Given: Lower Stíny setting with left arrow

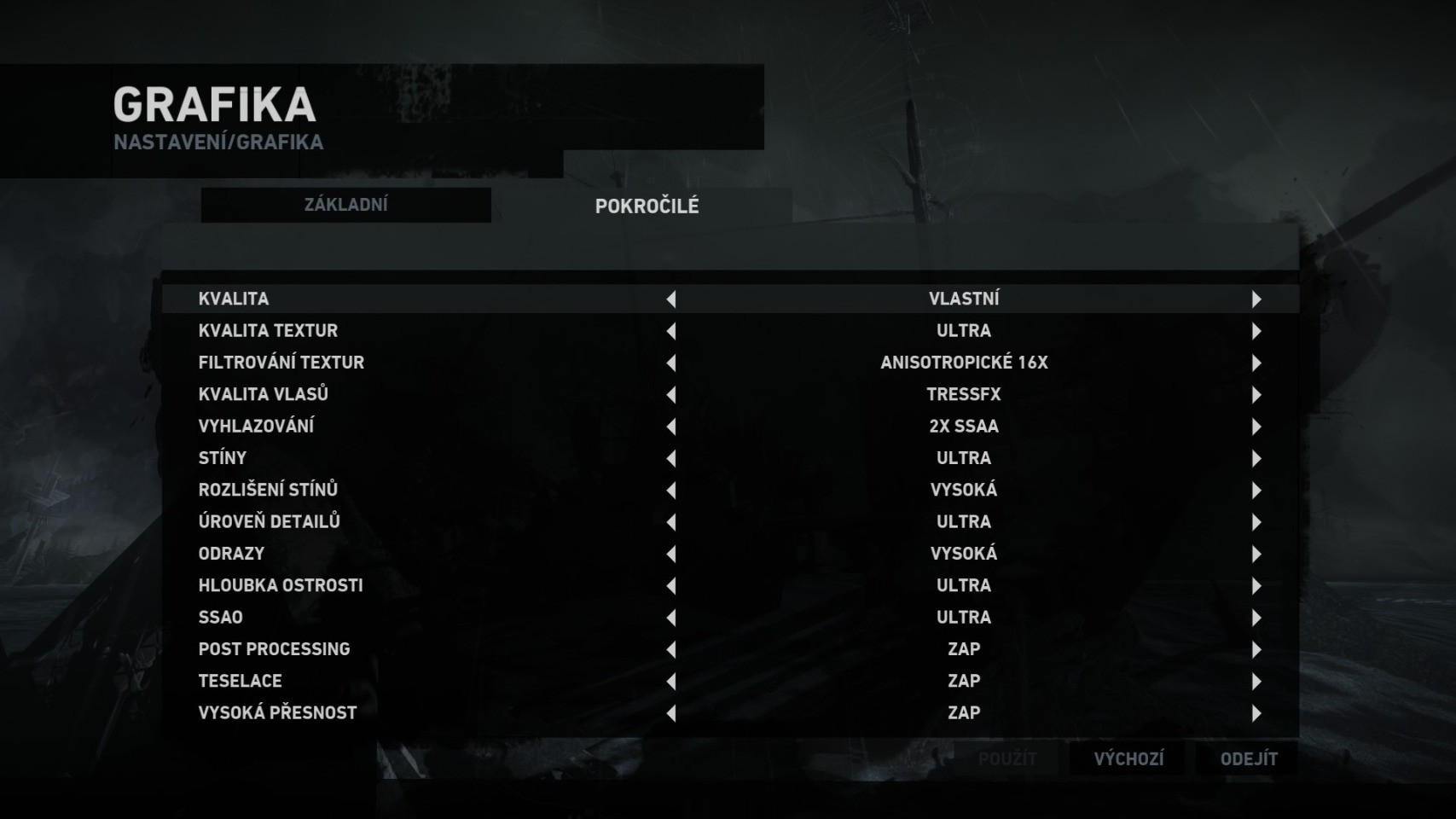Looking at the screenshot, I should click(671, 458).
